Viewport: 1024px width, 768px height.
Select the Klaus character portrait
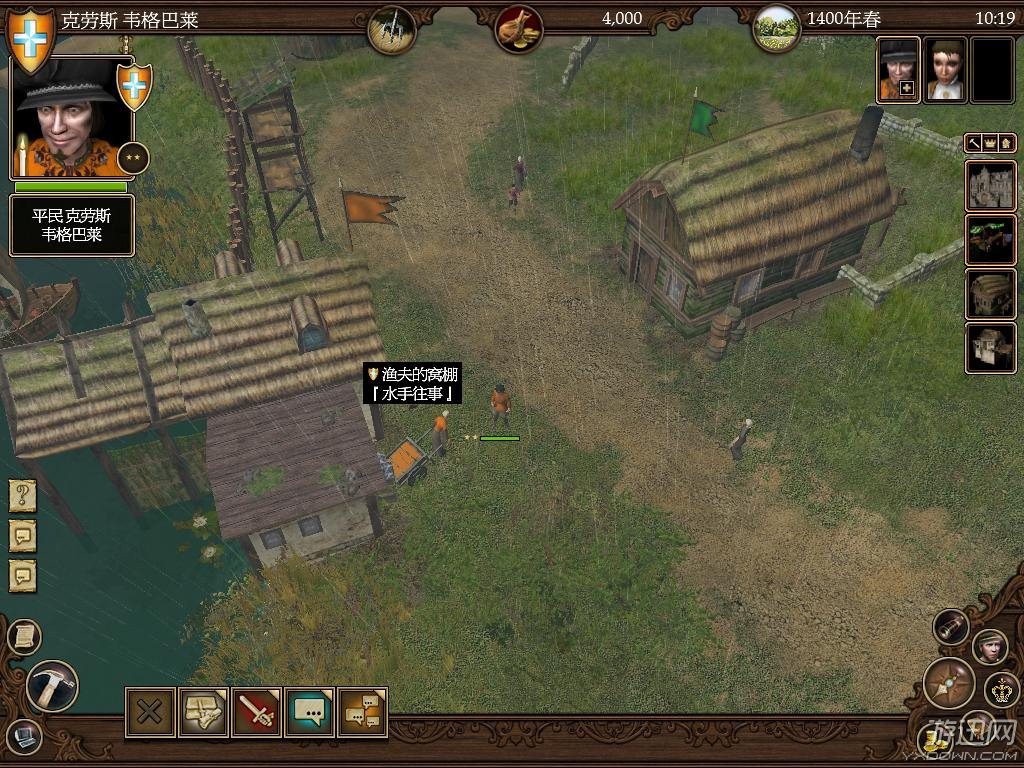point(71,118)
